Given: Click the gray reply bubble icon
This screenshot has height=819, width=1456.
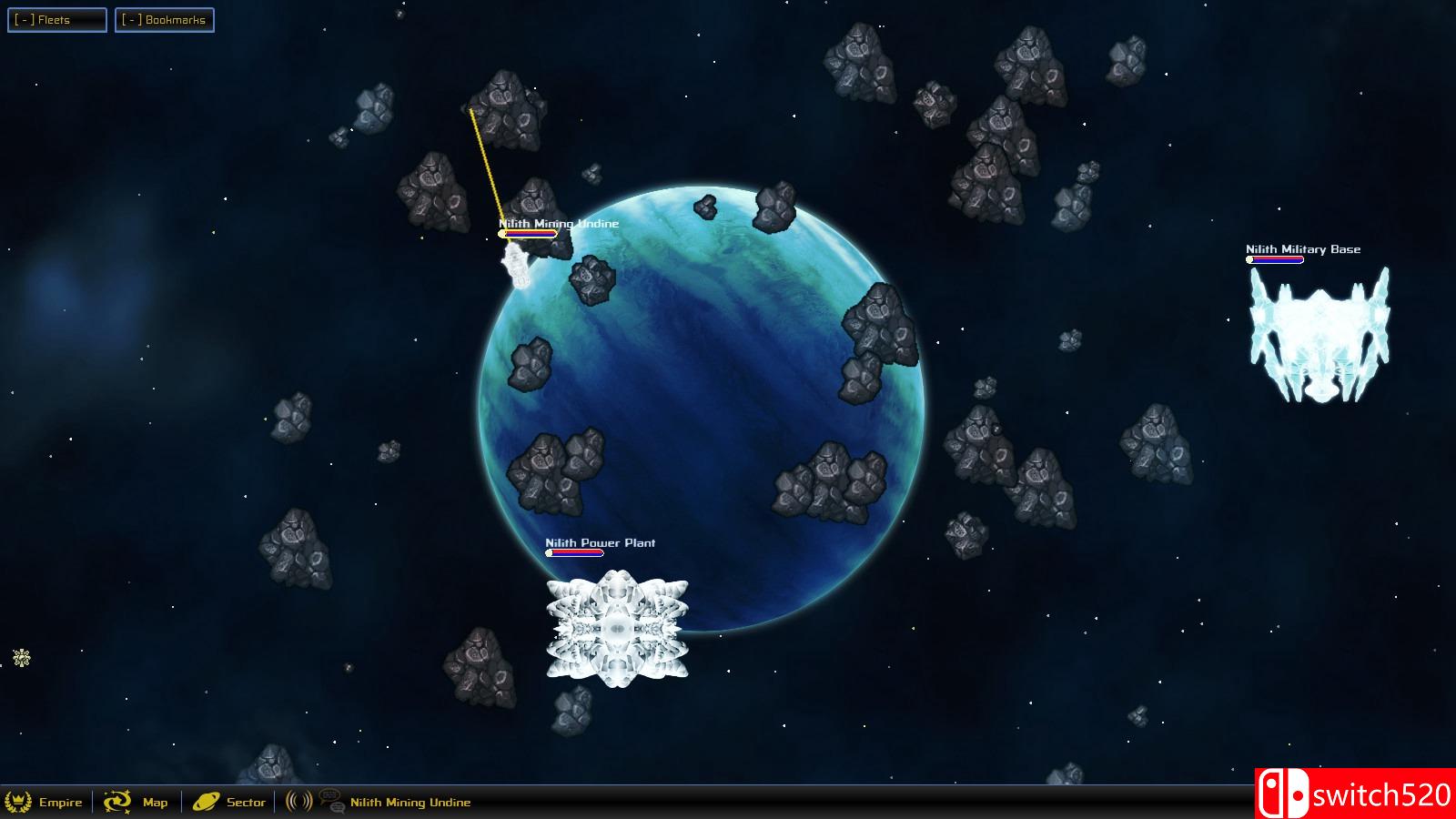Looking at the screenshot, I should tap(339, 809).
